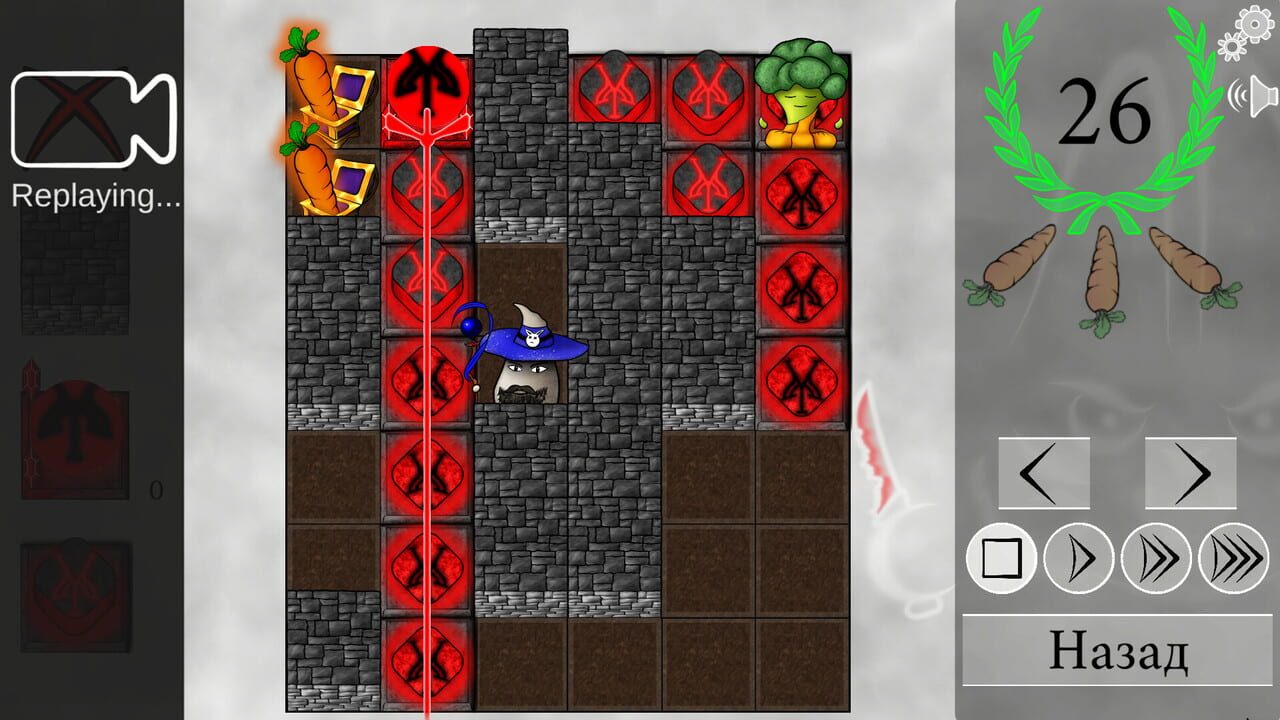Select the dark wall tile thumbnail in sidebar
The height and width of the screenshot is (720, 1280).
coord(75,270)
